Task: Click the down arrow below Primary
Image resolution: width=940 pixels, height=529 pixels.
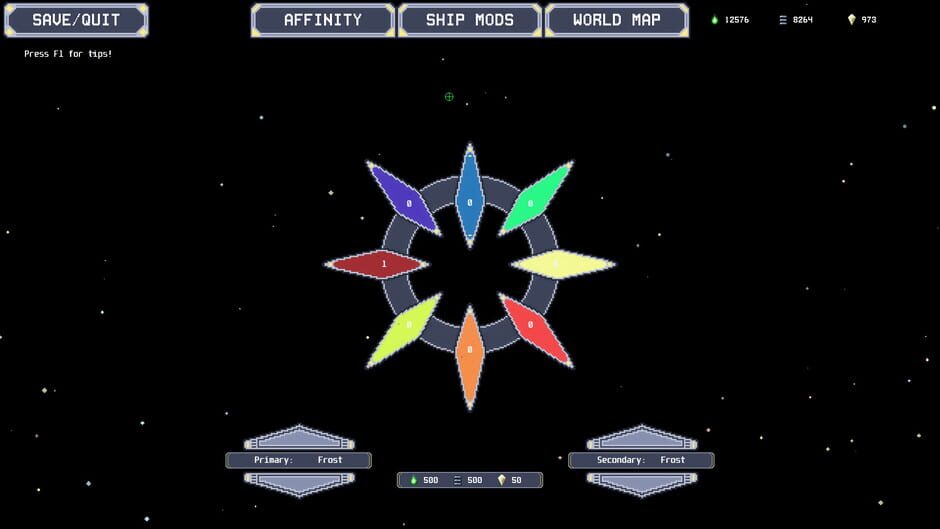Action: pos(299,482)
